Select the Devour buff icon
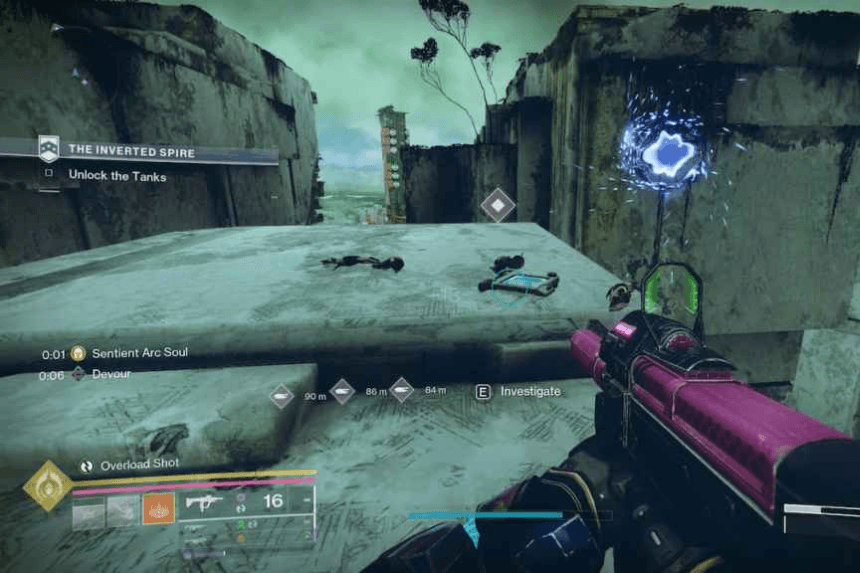Screen dimensions: 860x573 coord(78,374)
